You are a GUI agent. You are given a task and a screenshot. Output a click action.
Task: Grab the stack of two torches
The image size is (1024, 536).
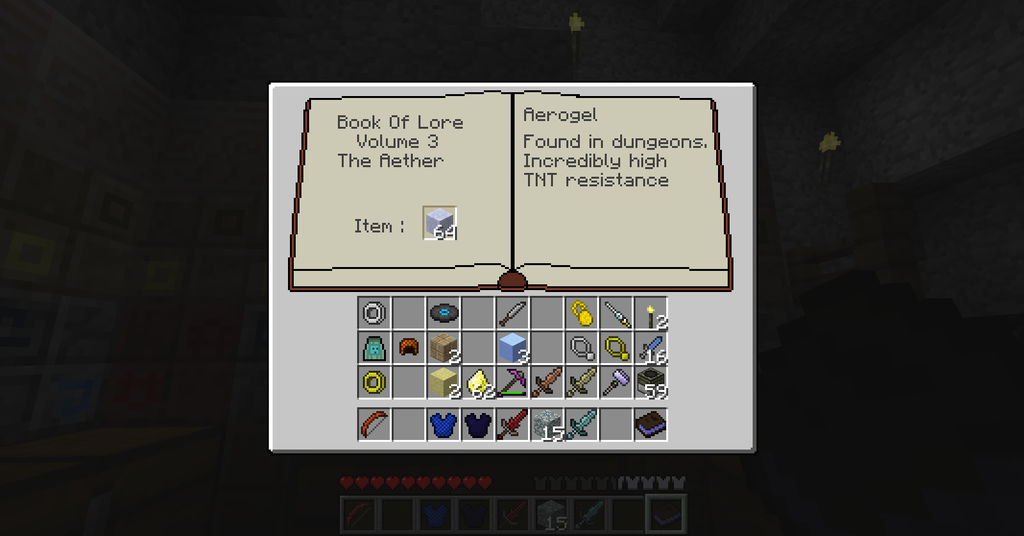652,314
